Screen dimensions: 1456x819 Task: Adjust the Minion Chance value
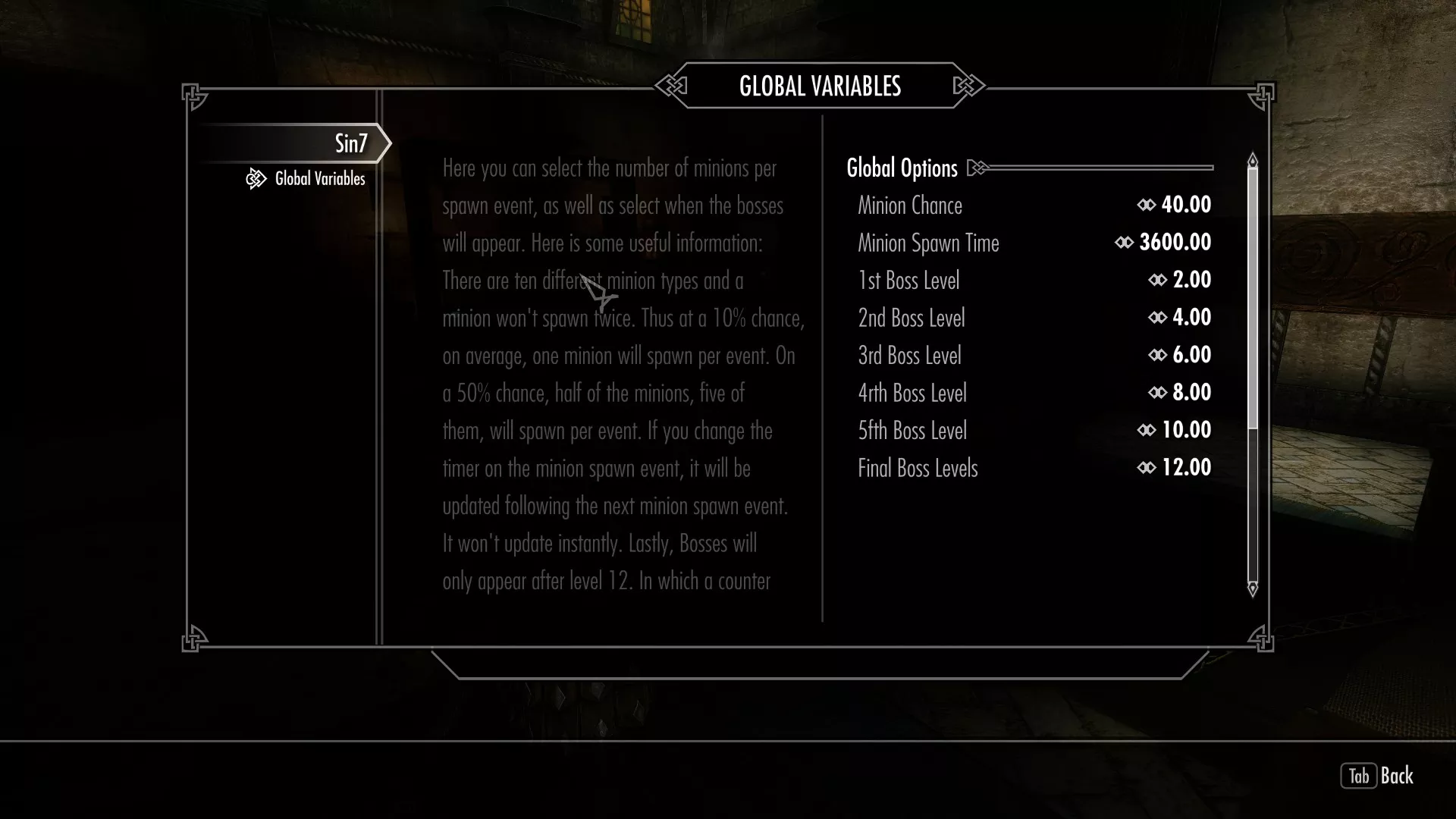(1034, 205)
